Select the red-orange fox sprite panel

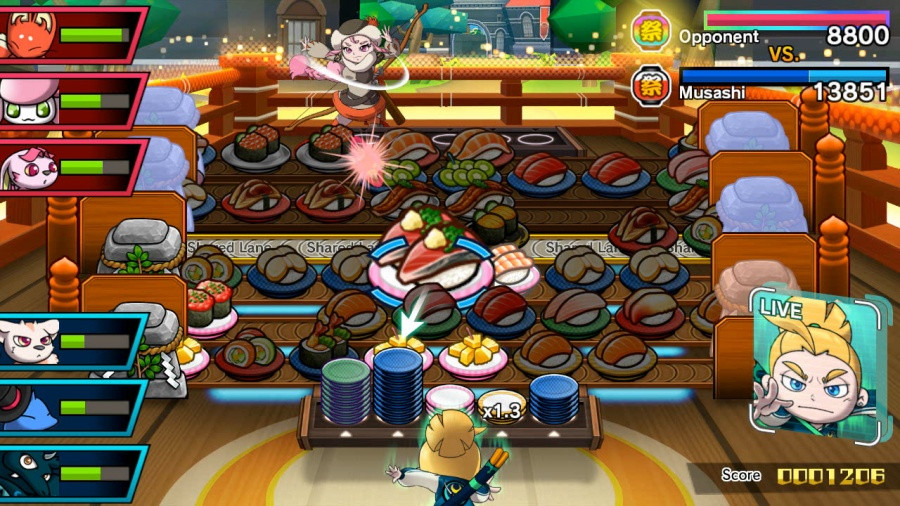(x=70, y=36)
